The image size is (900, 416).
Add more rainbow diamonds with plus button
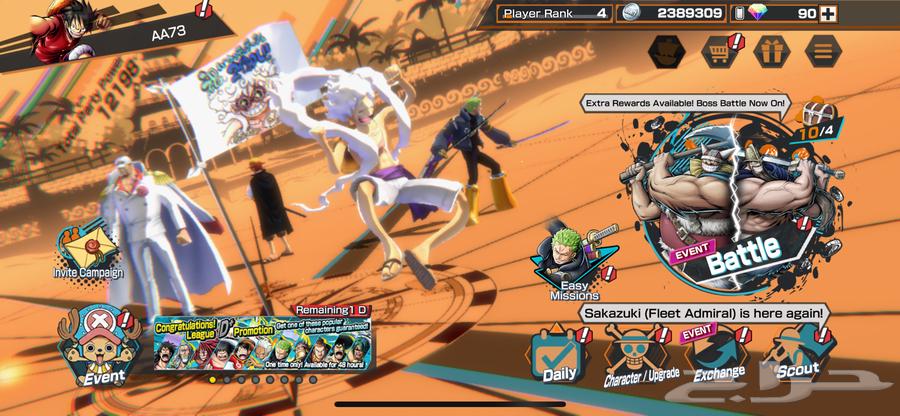(827, 14)
